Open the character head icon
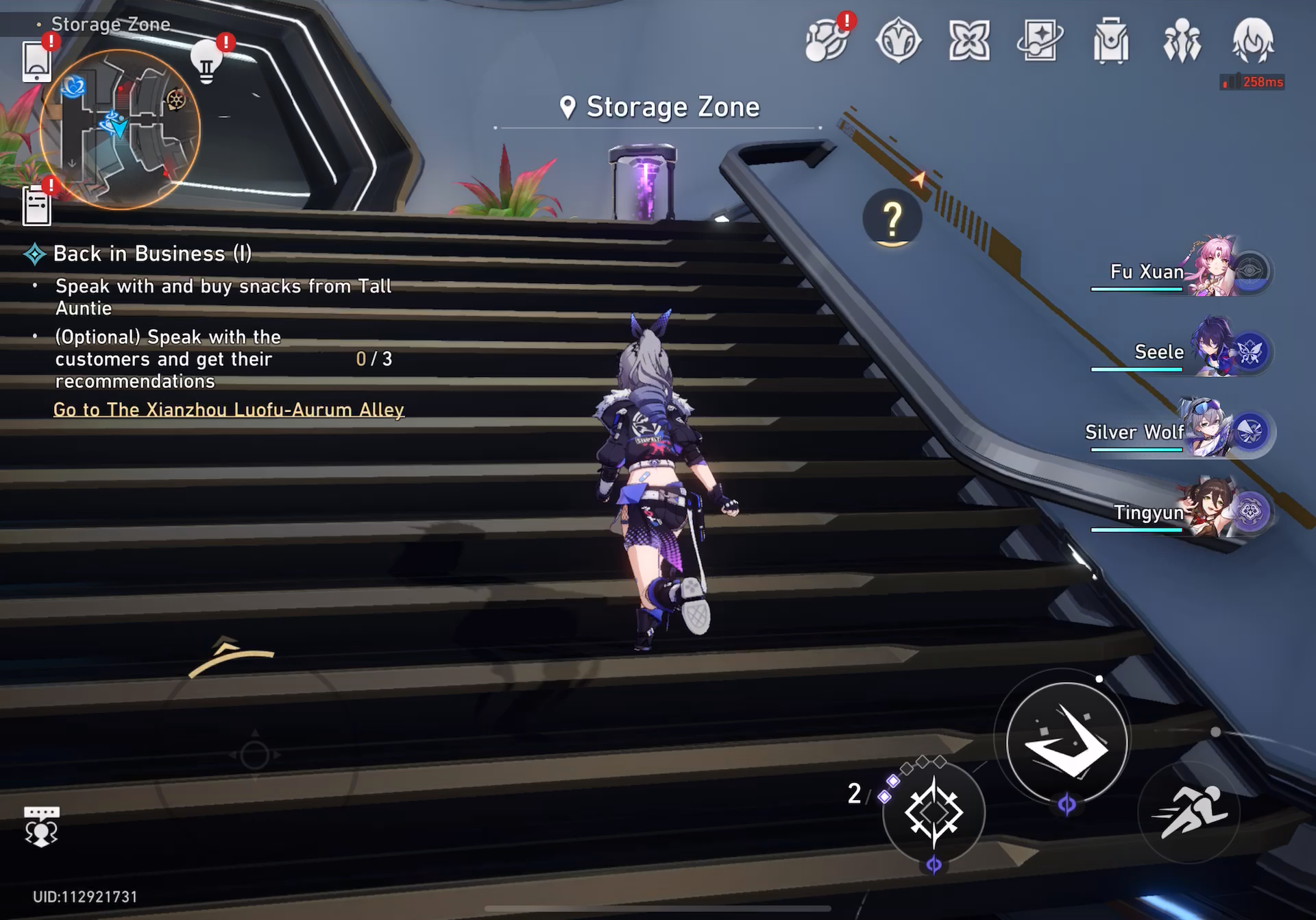 point(1253,41)
